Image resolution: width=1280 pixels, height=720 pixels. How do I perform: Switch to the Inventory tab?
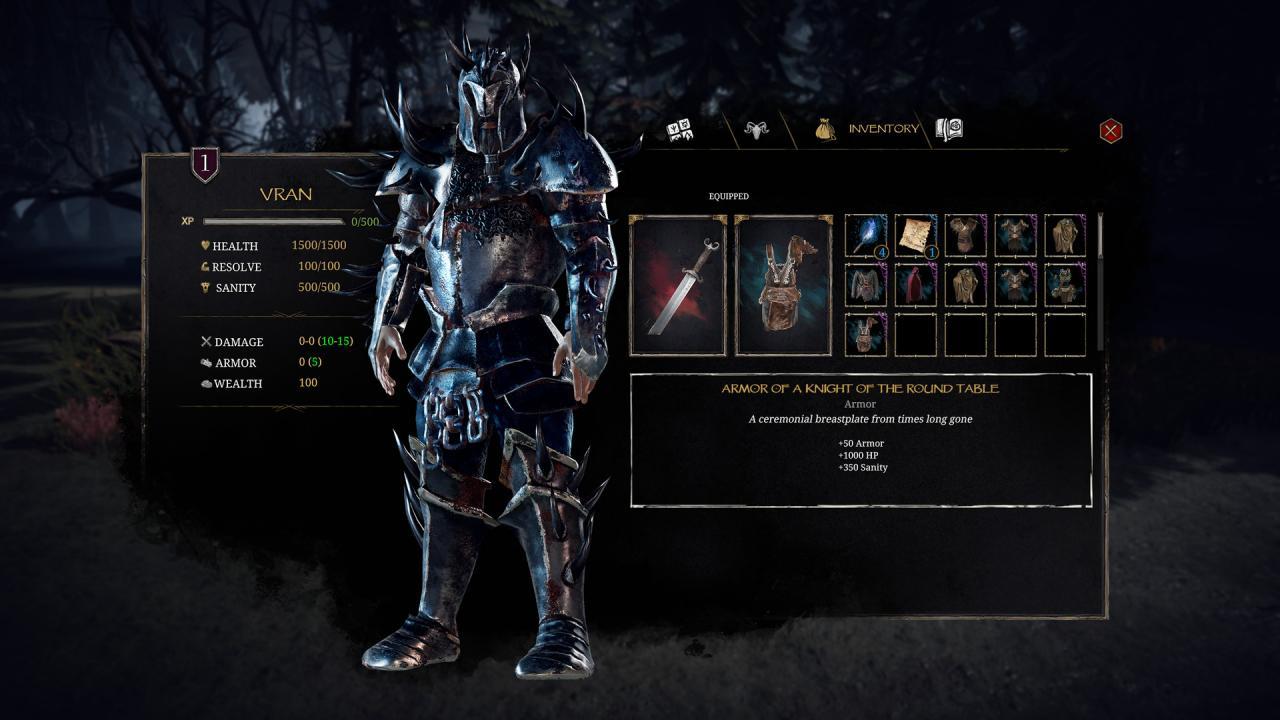[x=884, y=128]
